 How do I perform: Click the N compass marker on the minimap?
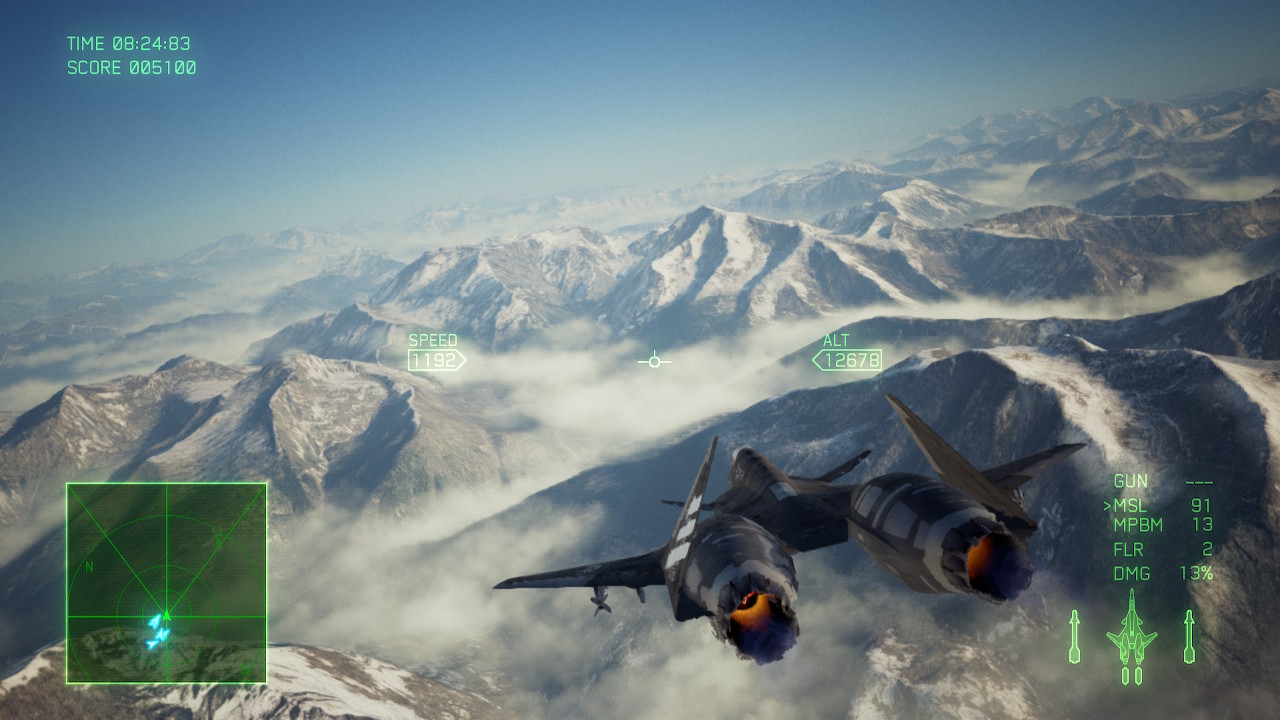click(x=89, y=566)
